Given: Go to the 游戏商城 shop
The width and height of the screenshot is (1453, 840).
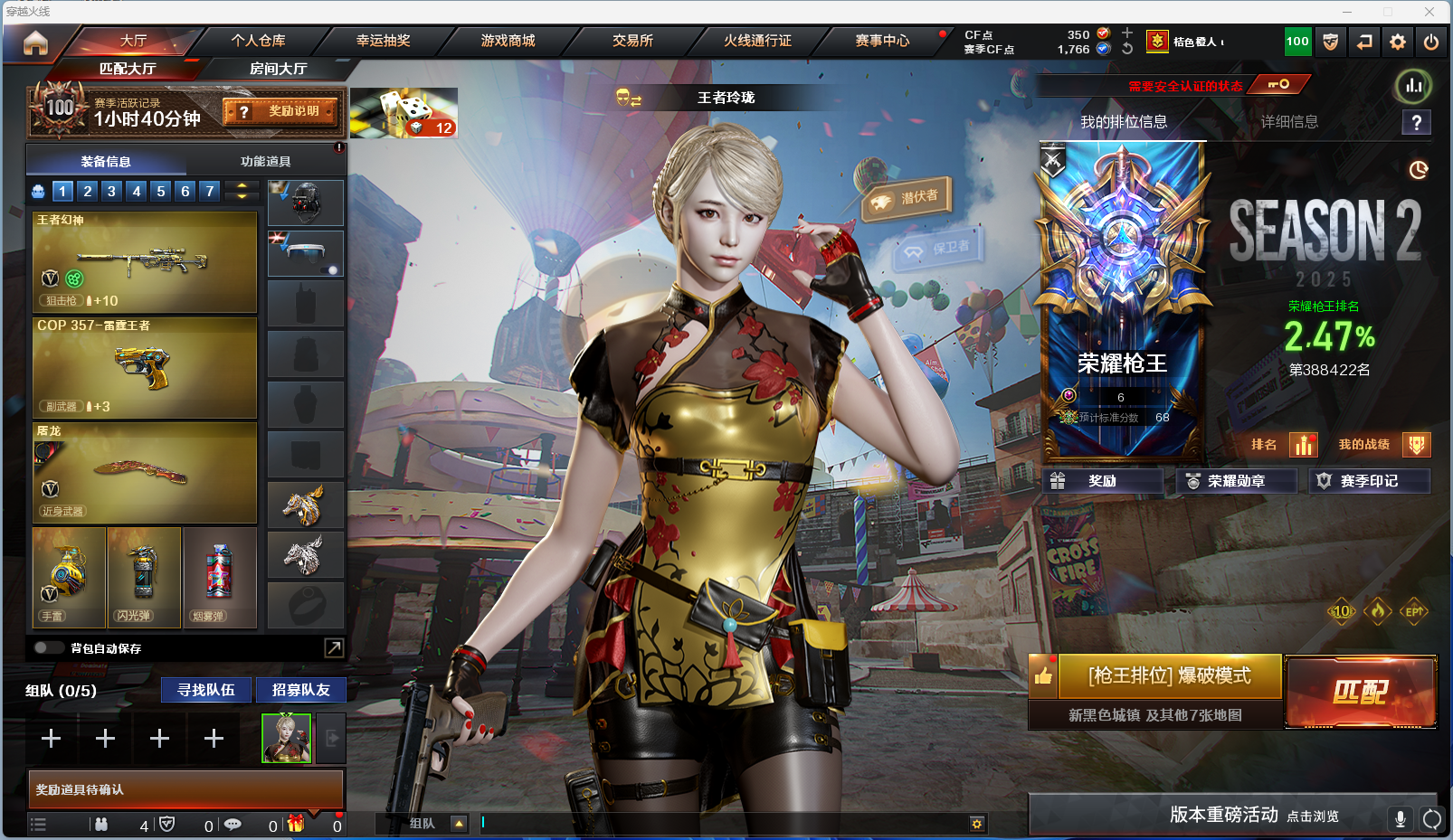Looking at the screenshot, I should click(x=508, y=41).
